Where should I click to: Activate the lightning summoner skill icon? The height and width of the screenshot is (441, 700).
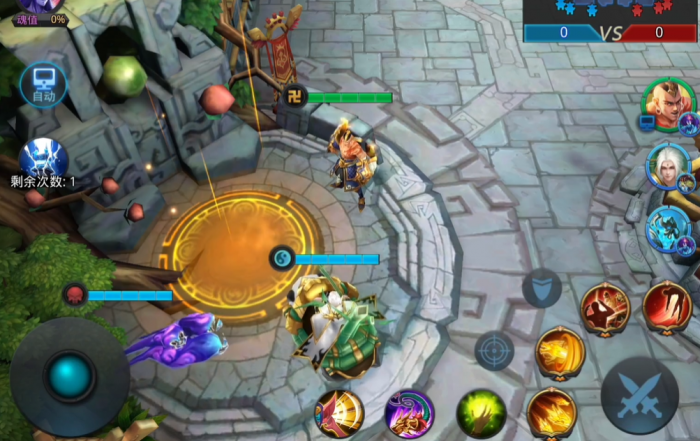43,159
